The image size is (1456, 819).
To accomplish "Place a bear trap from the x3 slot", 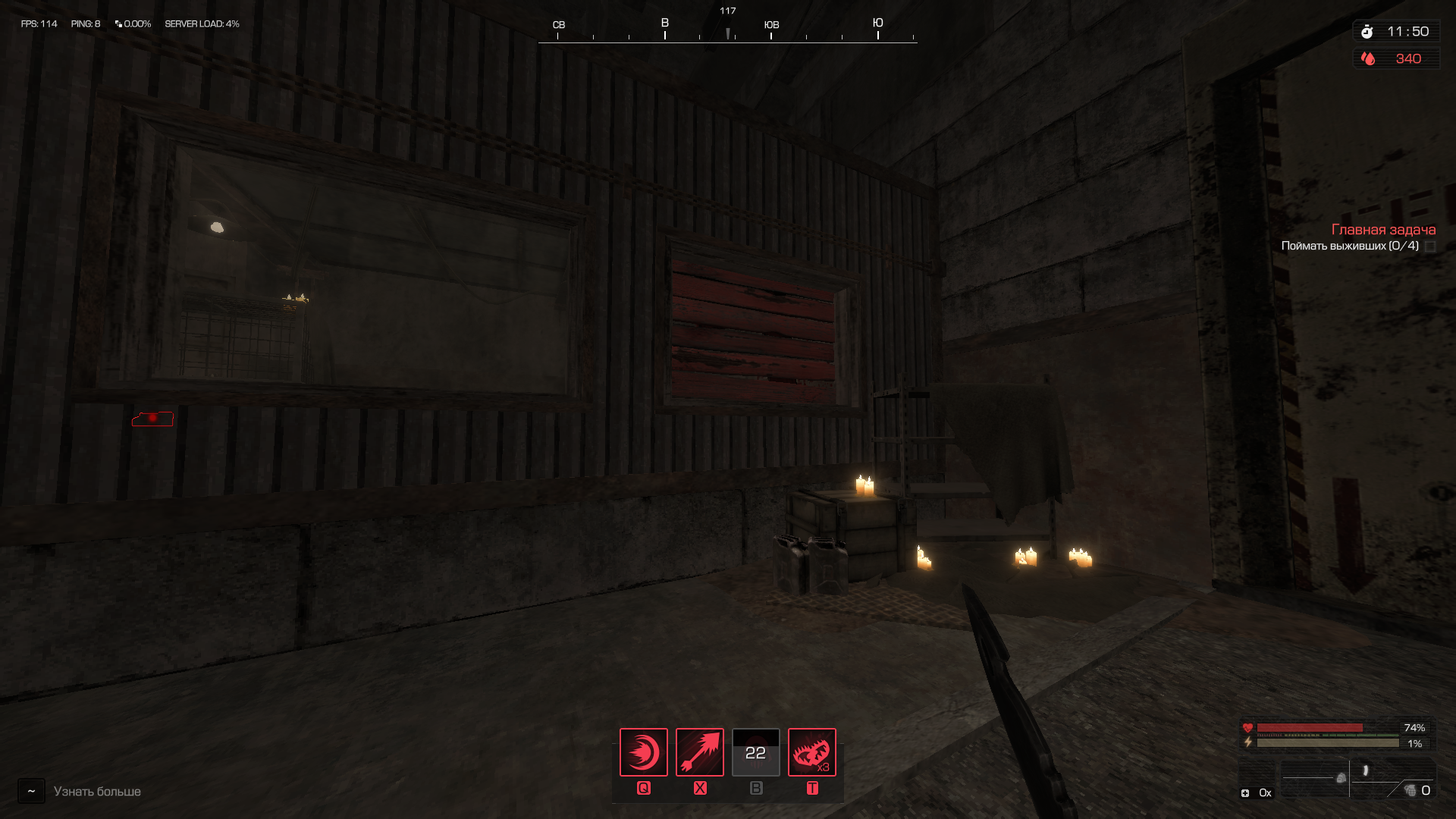I will coord(811,752).
